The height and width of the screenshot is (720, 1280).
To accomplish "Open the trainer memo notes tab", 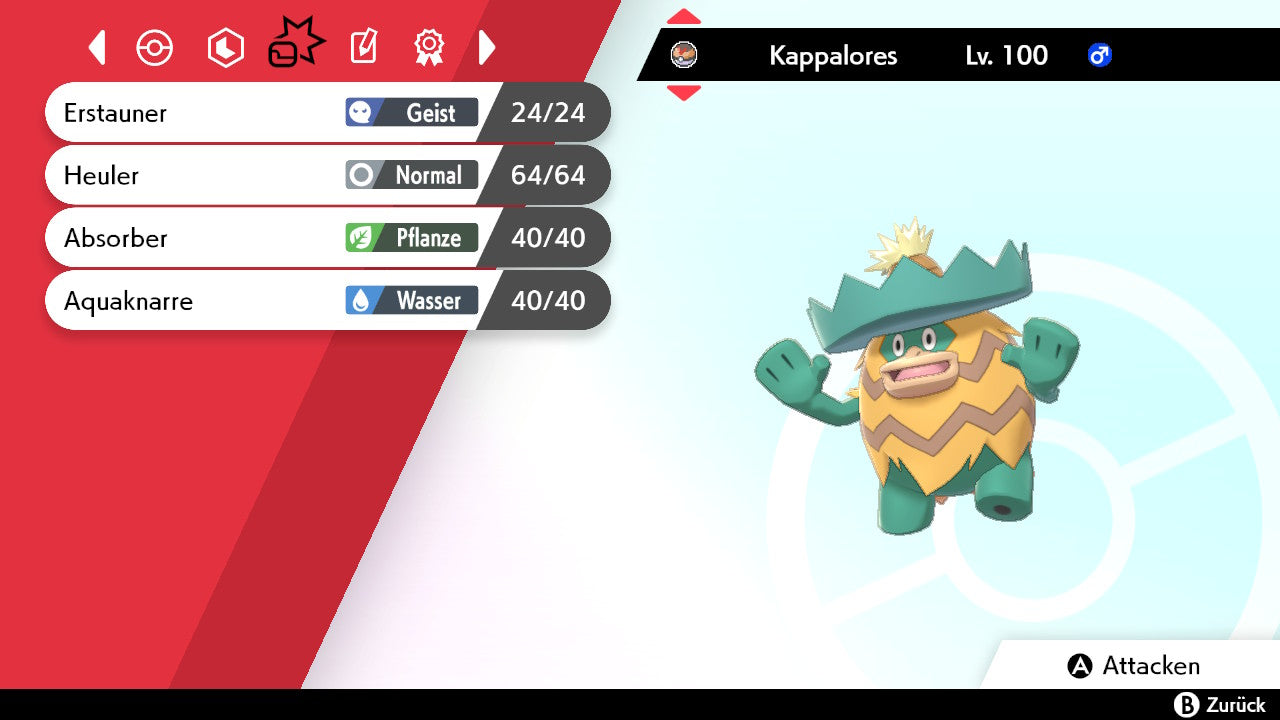I will [363, 47].
